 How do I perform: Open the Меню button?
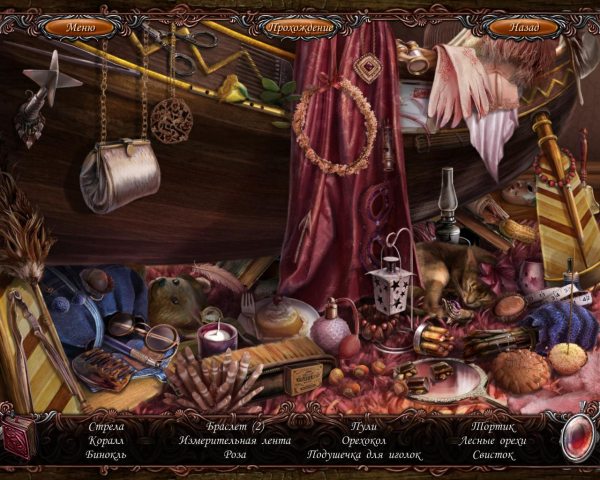pos(80,27)
